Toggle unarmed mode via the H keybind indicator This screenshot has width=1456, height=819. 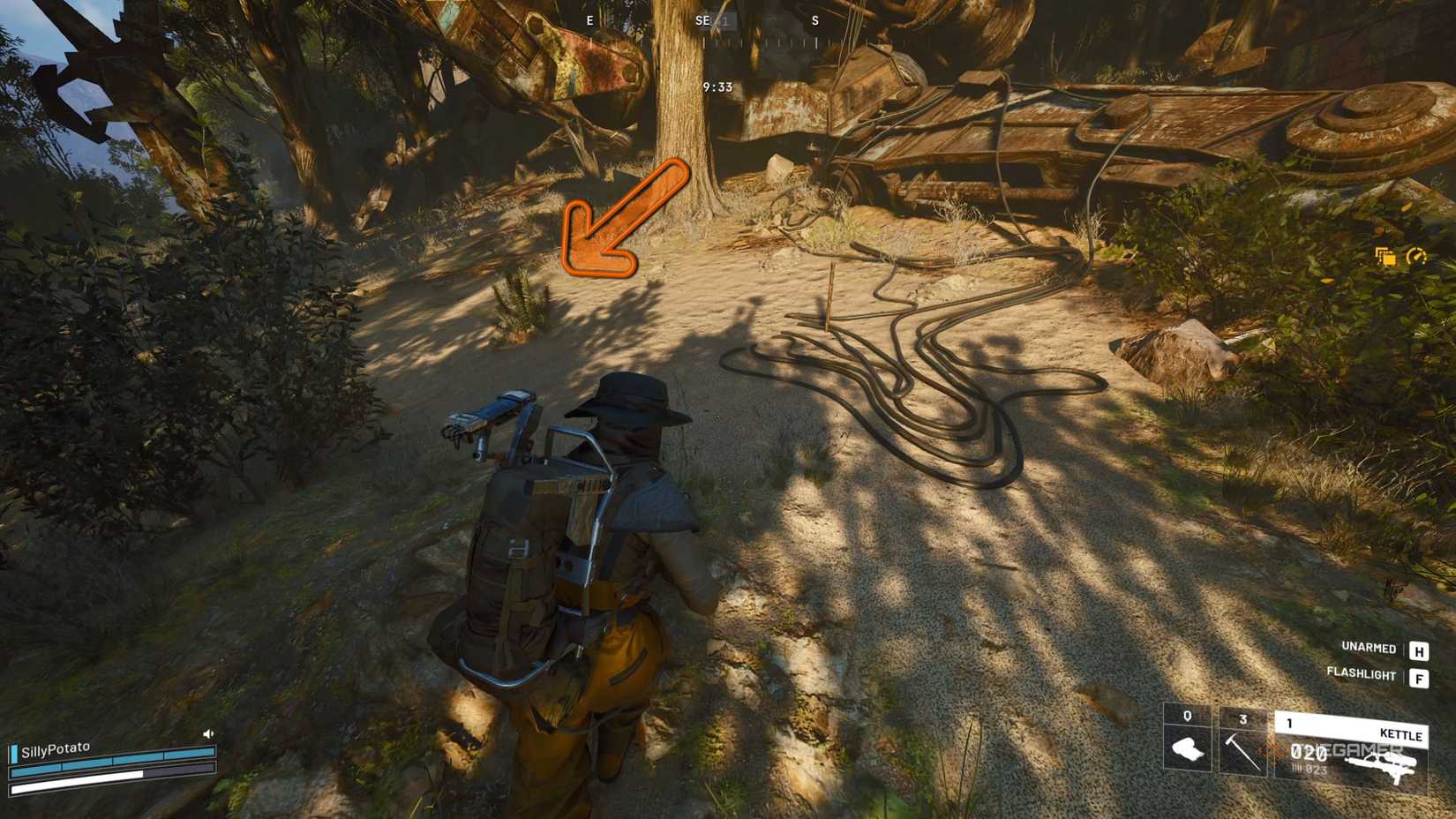click(x=1418, y=650)
